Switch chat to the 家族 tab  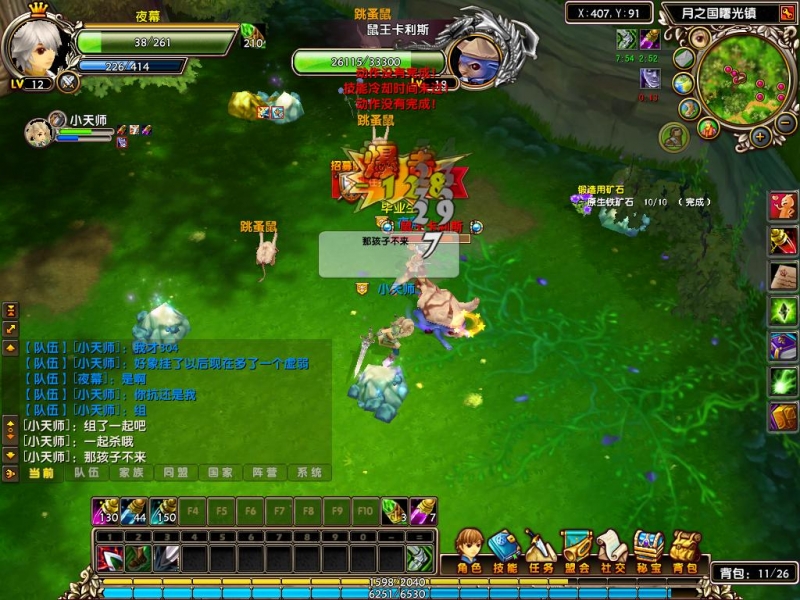[131, 473]
